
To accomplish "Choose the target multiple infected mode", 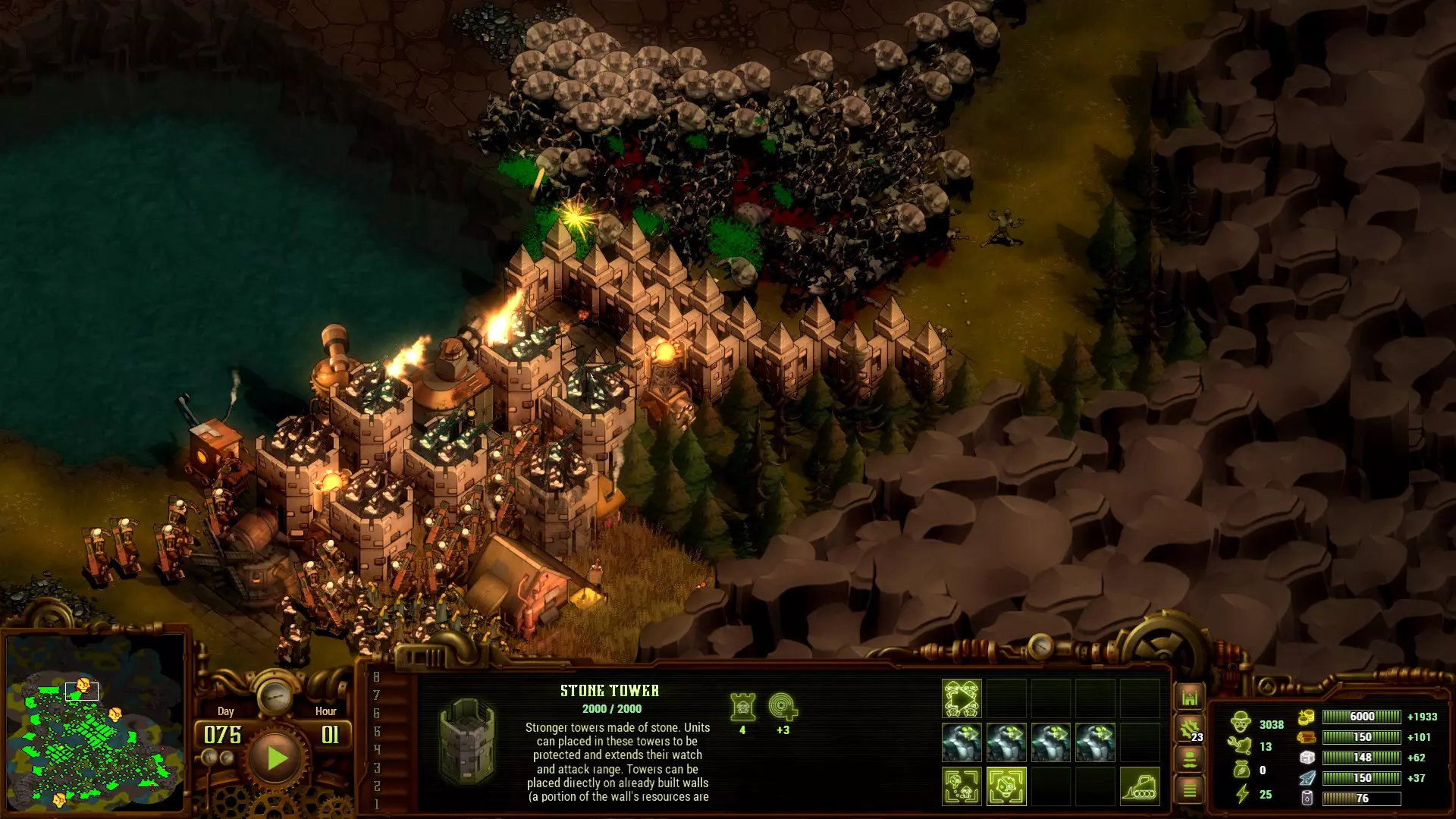I will 962,786.
